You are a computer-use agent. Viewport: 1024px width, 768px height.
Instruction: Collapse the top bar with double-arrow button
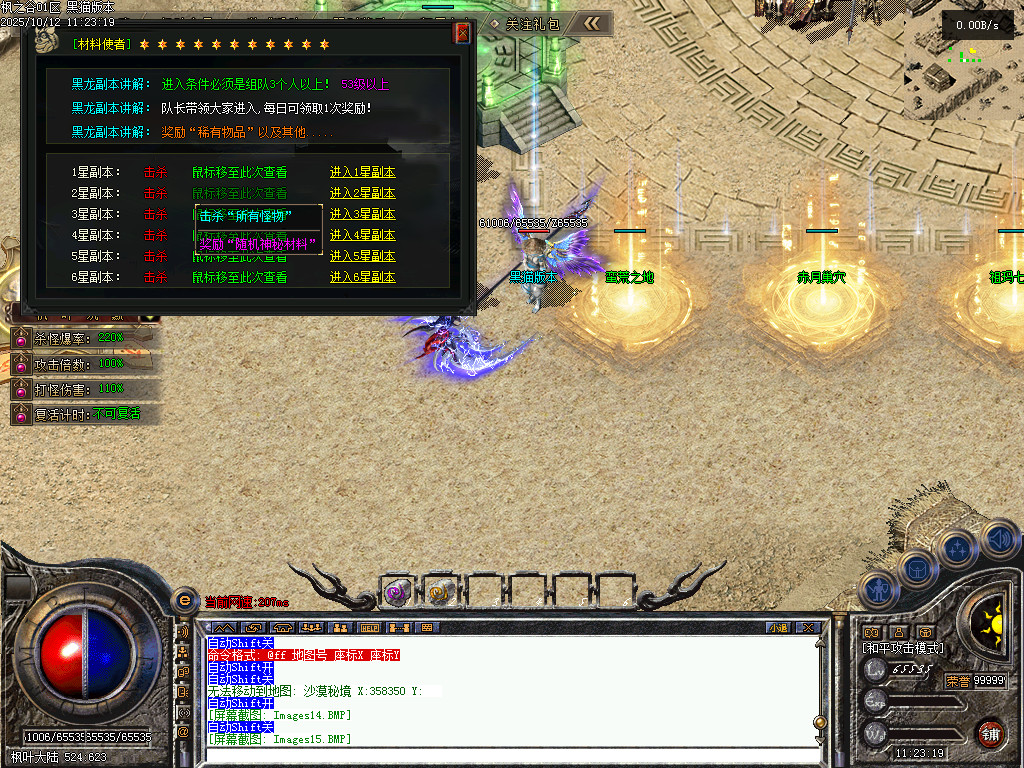point(592,23)
